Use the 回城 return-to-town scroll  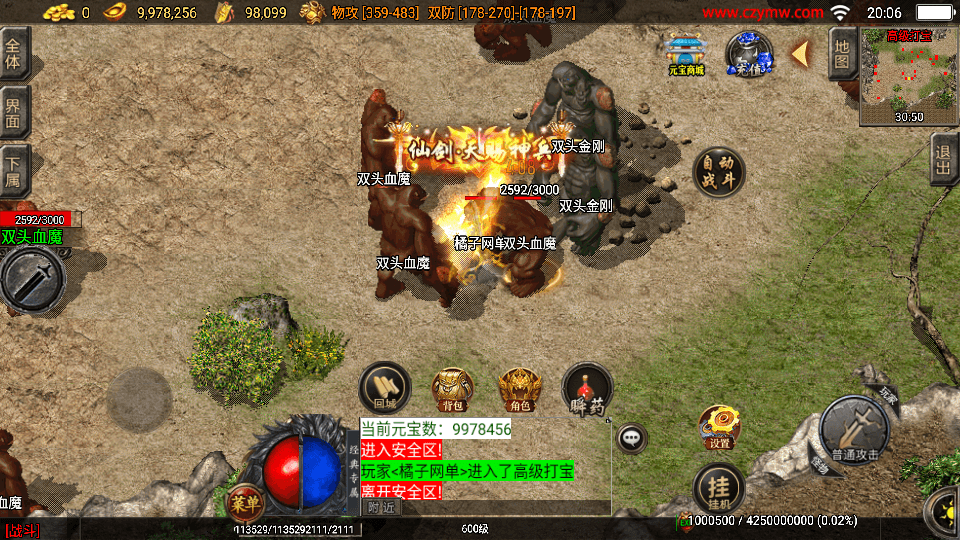[385, 388]
